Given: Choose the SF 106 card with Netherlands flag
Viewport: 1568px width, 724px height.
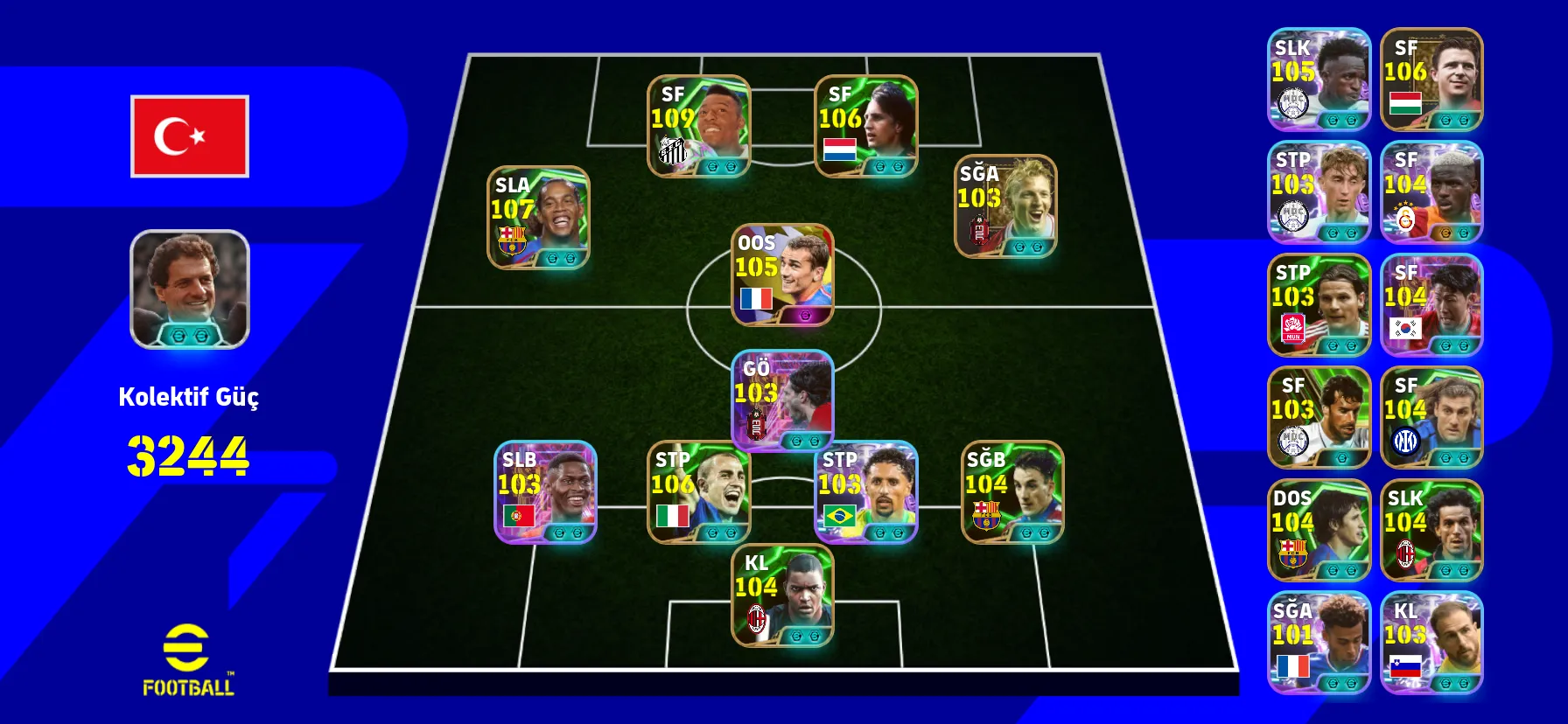Looking at the screenshot, I should (865, 126).
